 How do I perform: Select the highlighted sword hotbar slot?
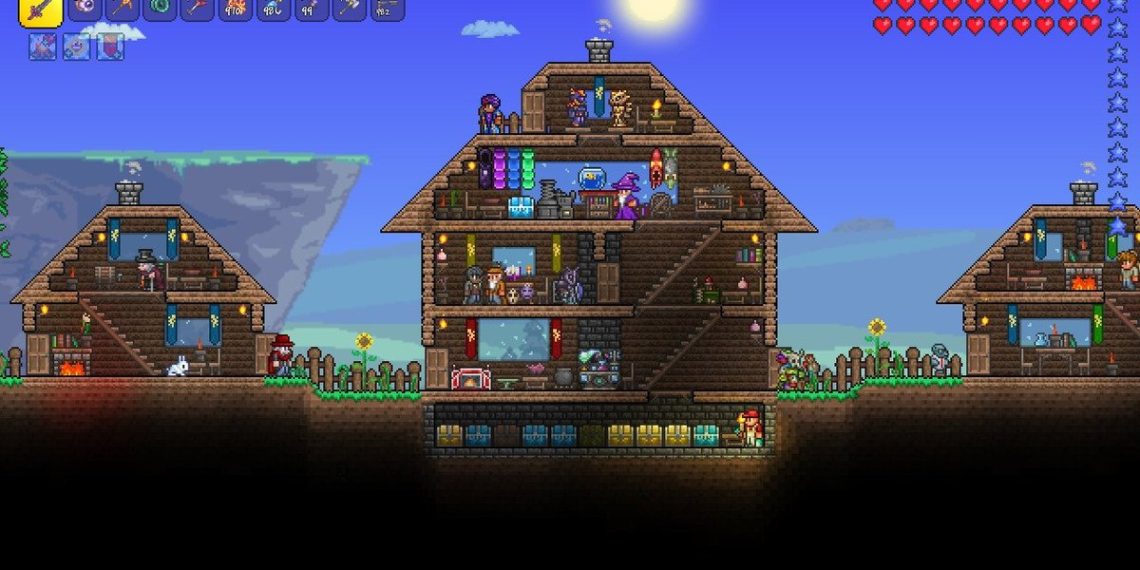pos(41,8)
